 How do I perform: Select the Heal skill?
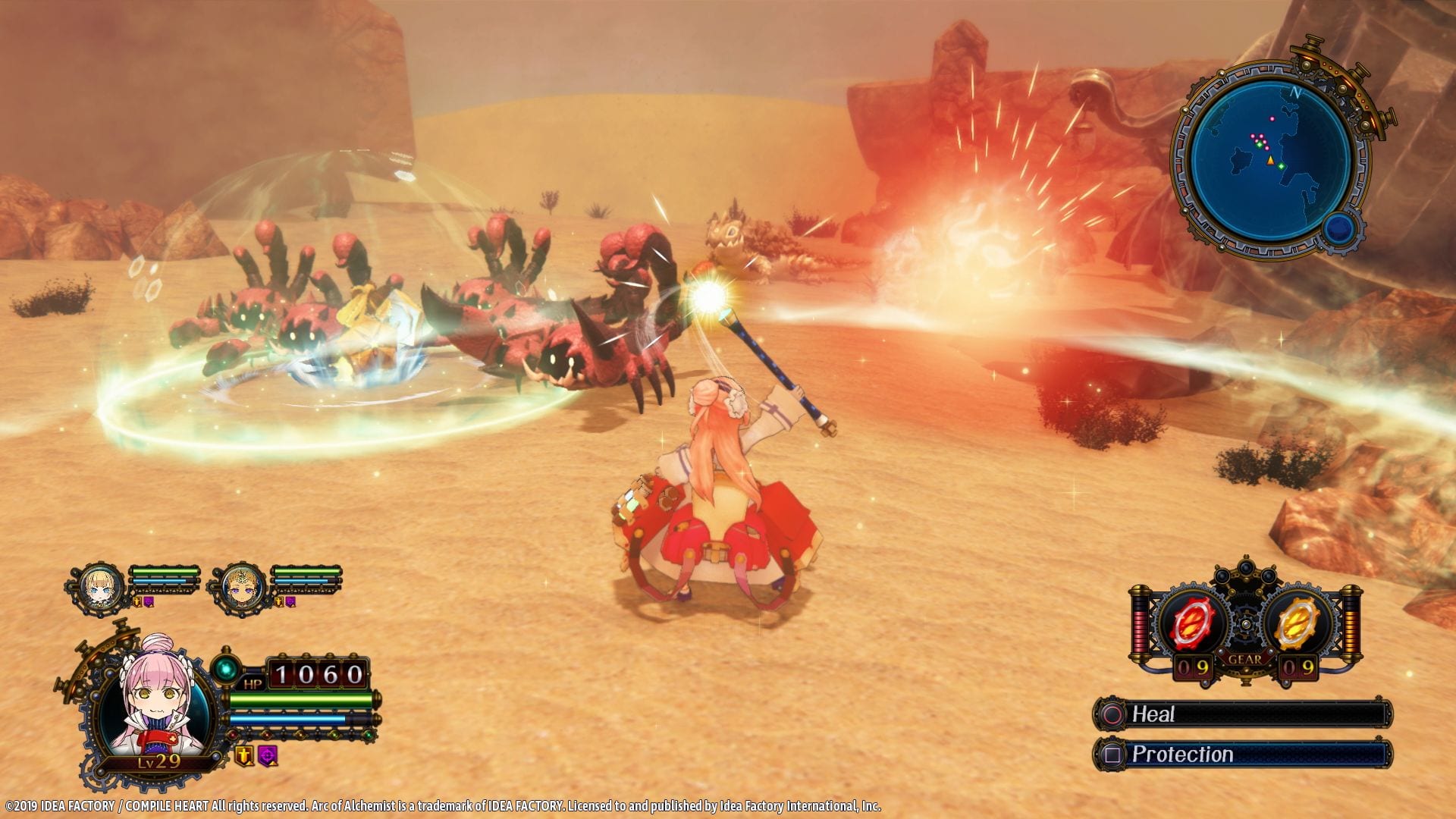coord(1242,714)
